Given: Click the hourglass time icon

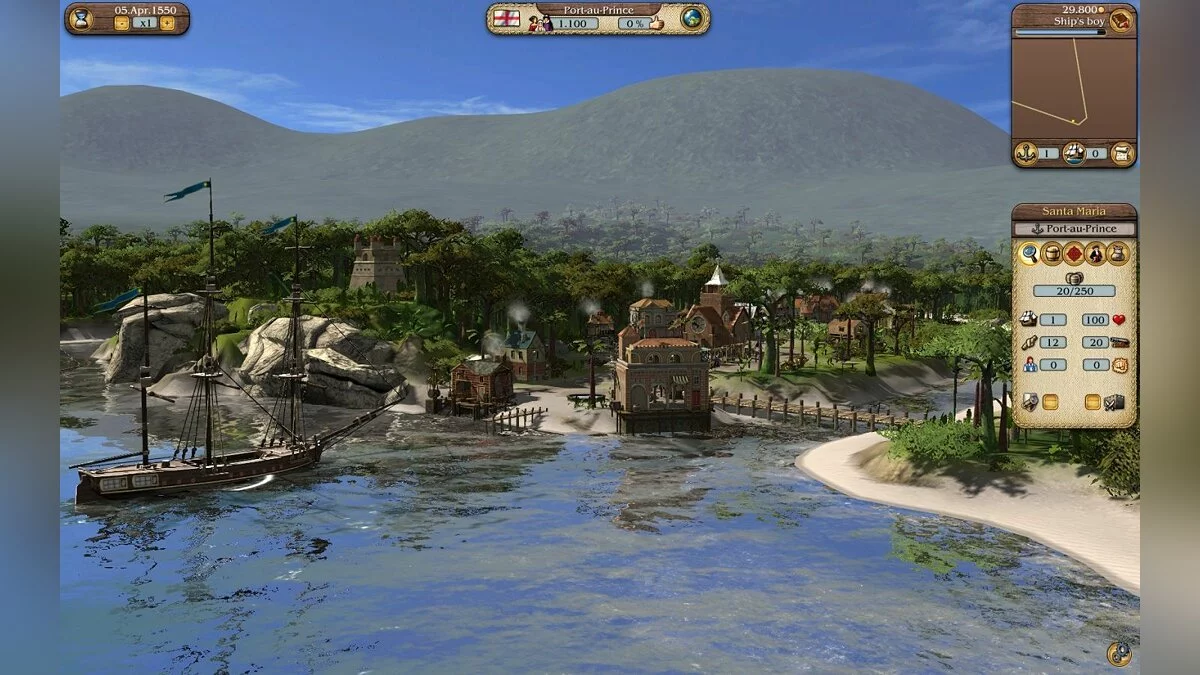Looking at the screenshot, I should click(x=80, y=17).
